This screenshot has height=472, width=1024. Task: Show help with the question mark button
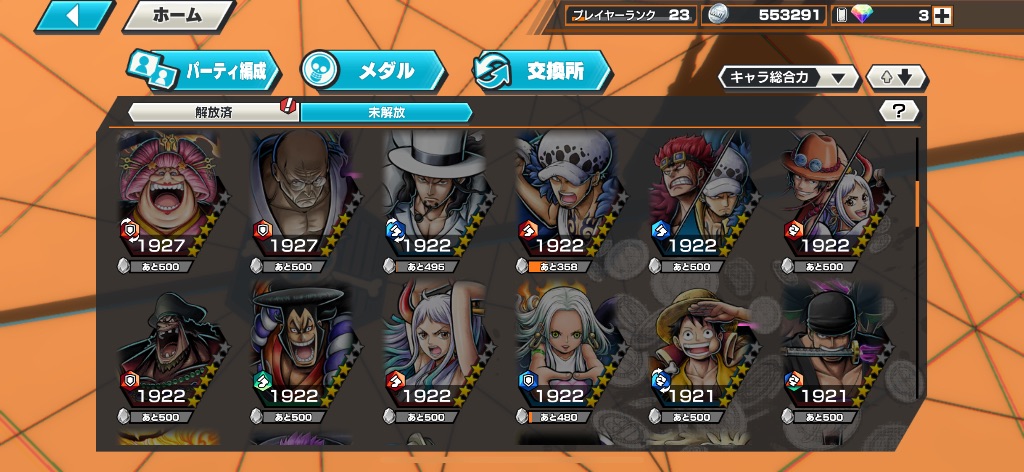[899, 111]
